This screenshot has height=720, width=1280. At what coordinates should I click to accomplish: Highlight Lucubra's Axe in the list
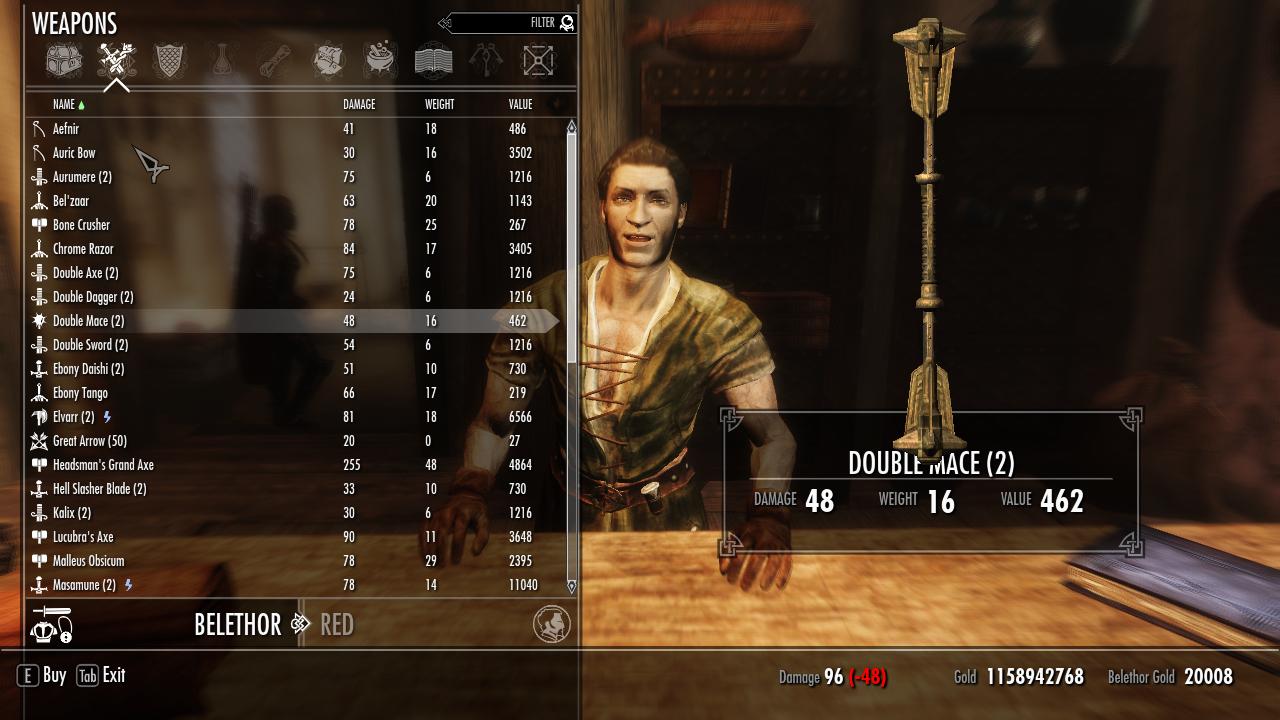click(83, 537)
